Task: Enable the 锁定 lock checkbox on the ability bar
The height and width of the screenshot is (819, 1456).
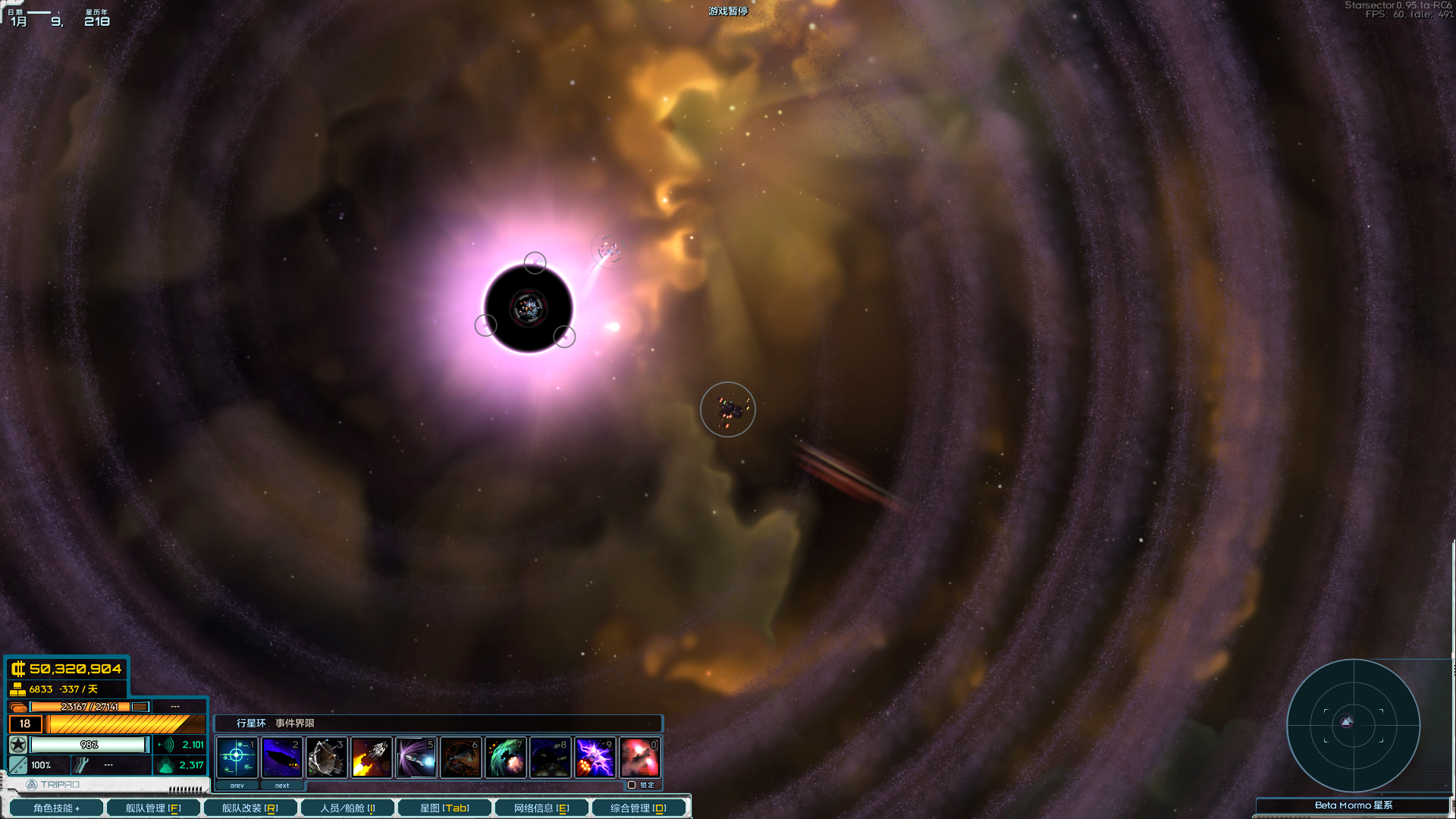Action: (x=632, y=785)
